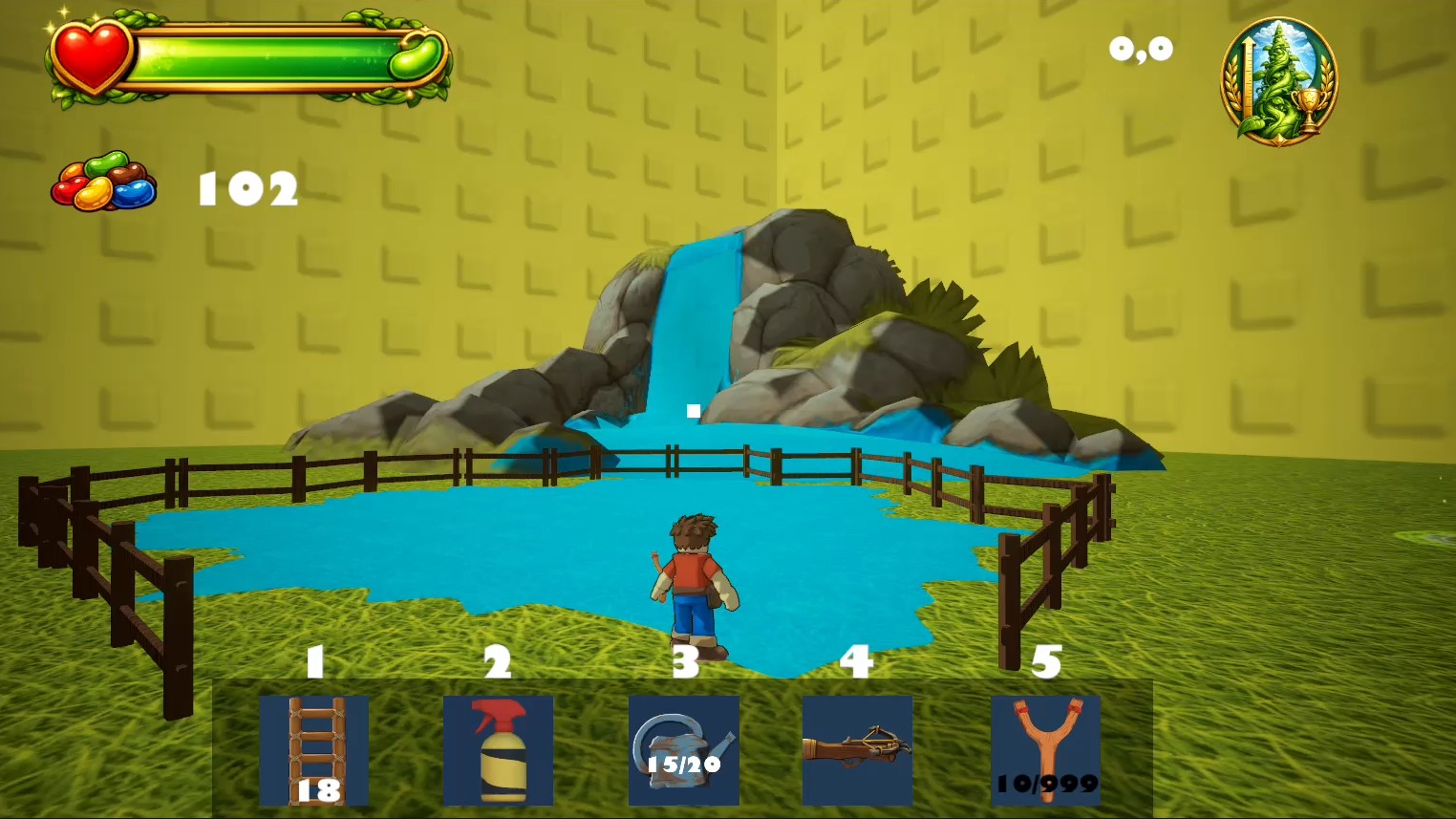Choose the watering can slot
The height and width of the screenshot is (819, 1456).
pyautogui.click(x=683, y=750)
